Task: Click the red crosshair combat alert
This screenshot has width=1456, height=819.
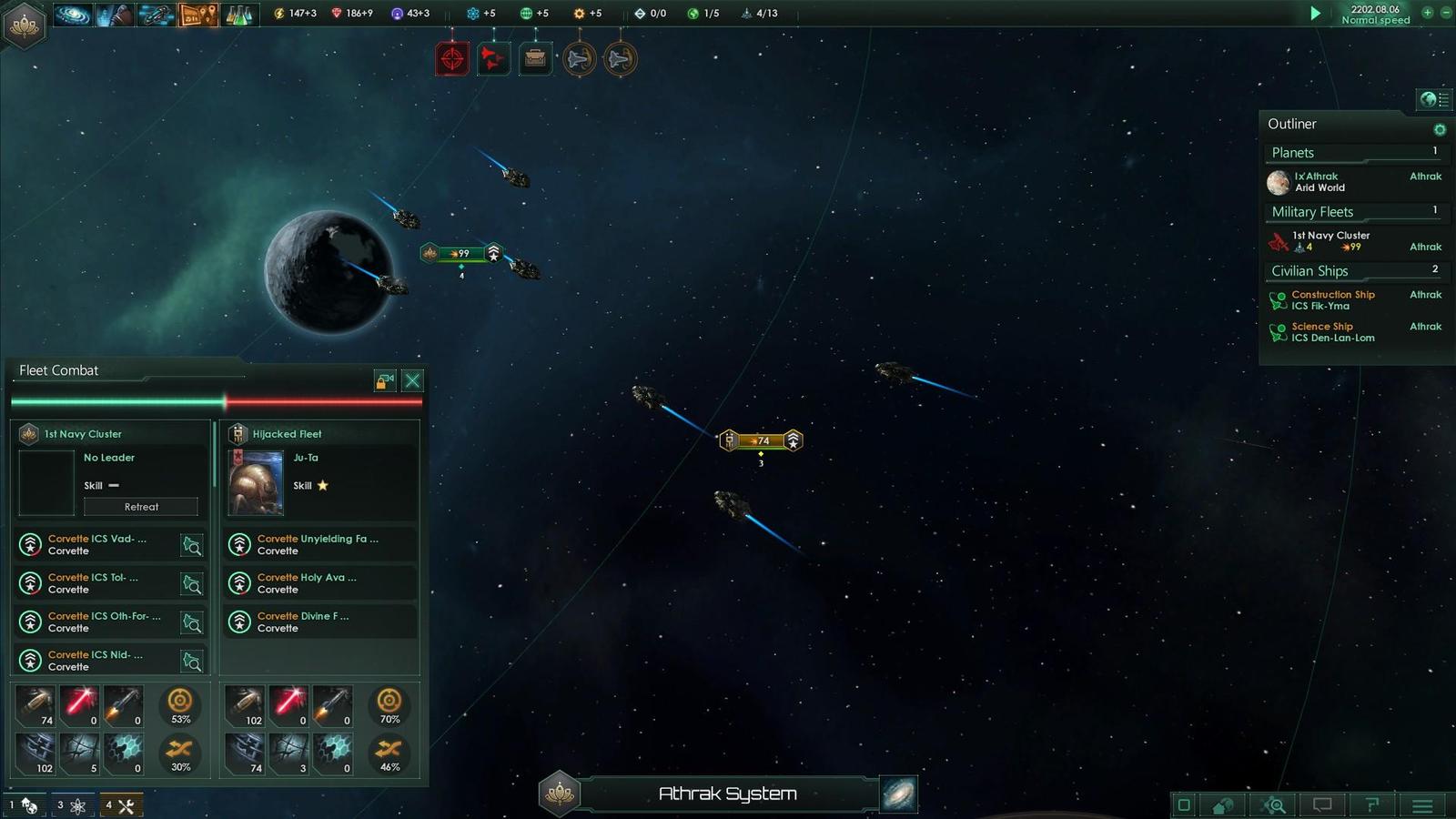Action: click(452, 59)
